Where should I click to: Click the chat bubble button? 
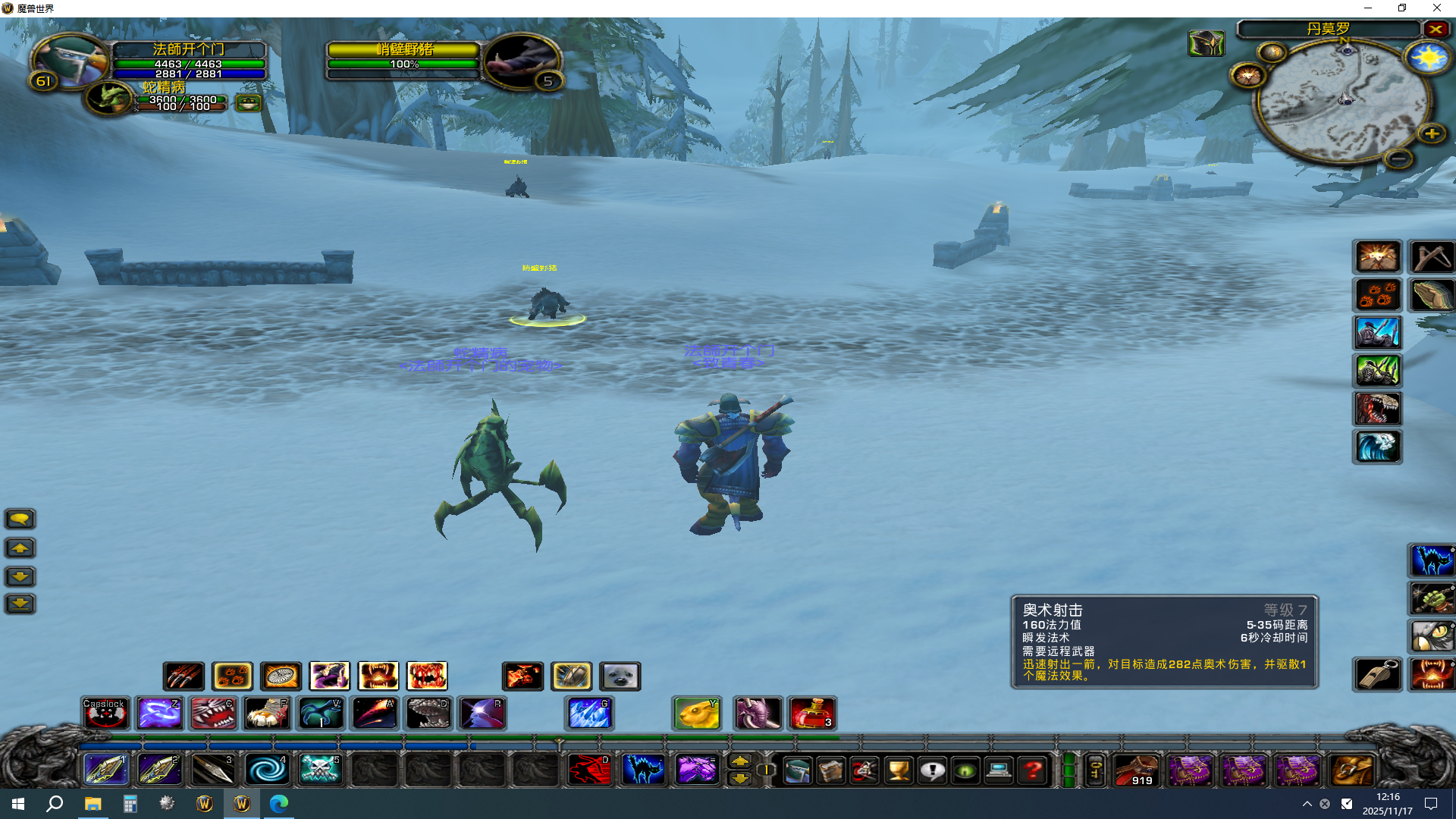tap(20, 519)
